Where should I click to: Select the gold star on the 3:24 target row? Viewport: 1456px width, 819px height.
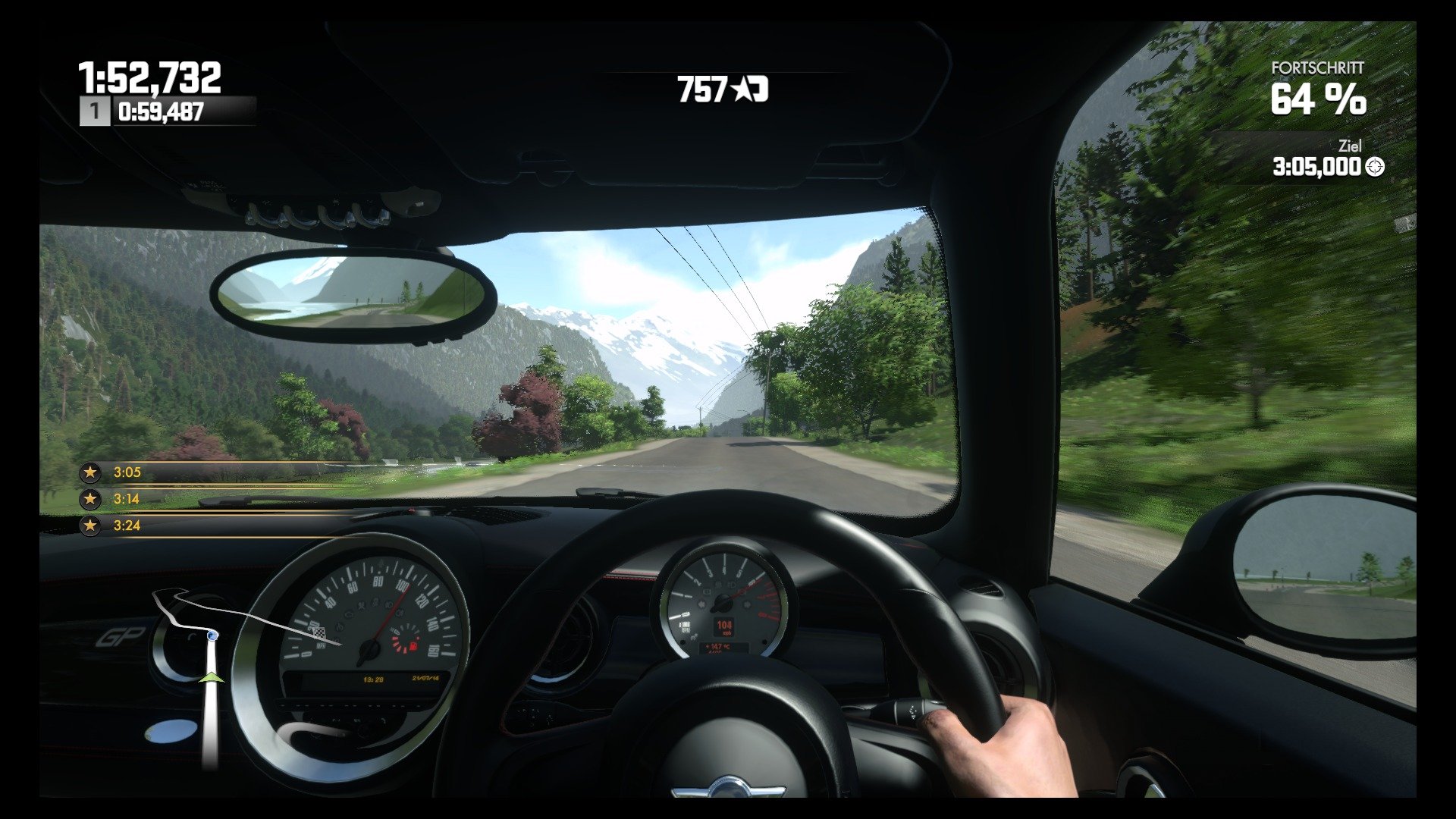pyautogui.click(x=91, y=527)
